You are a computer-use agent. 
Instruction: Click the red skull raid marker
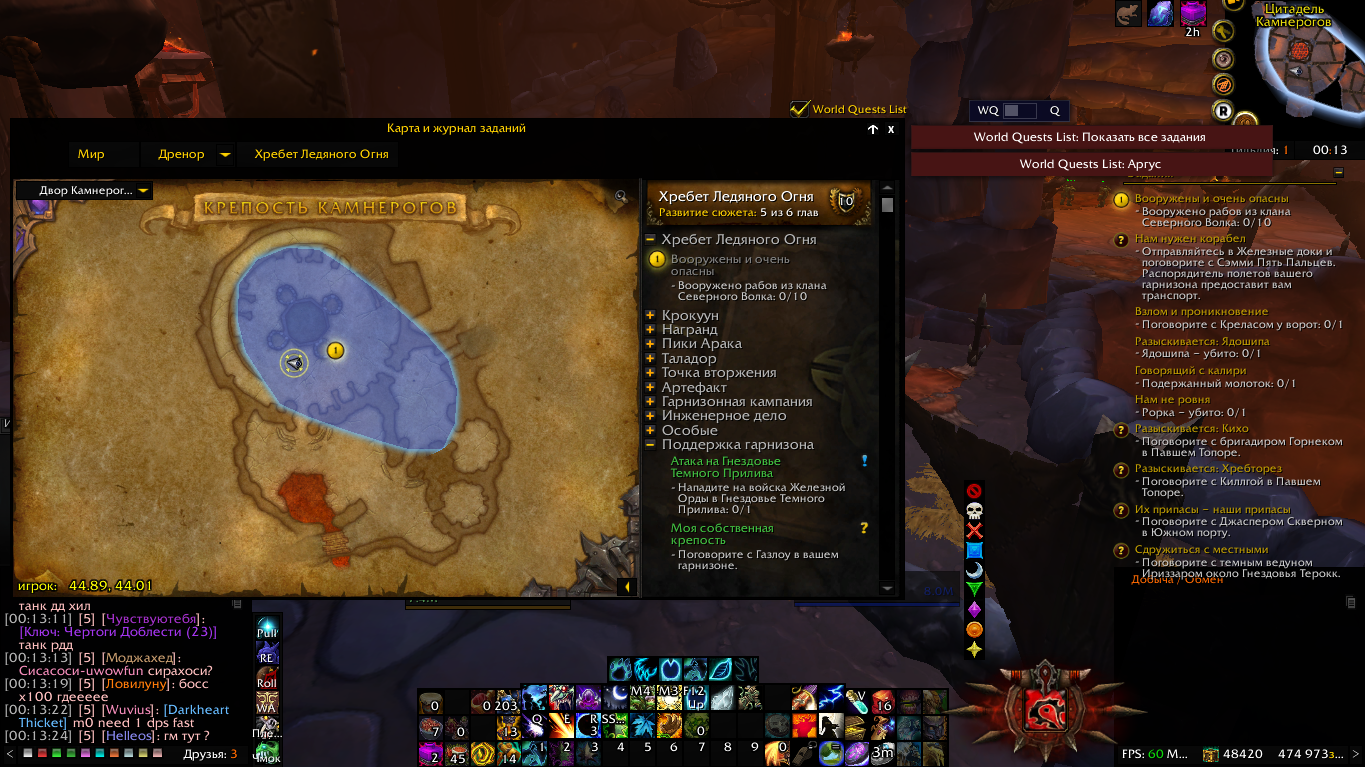coord(974,510)
